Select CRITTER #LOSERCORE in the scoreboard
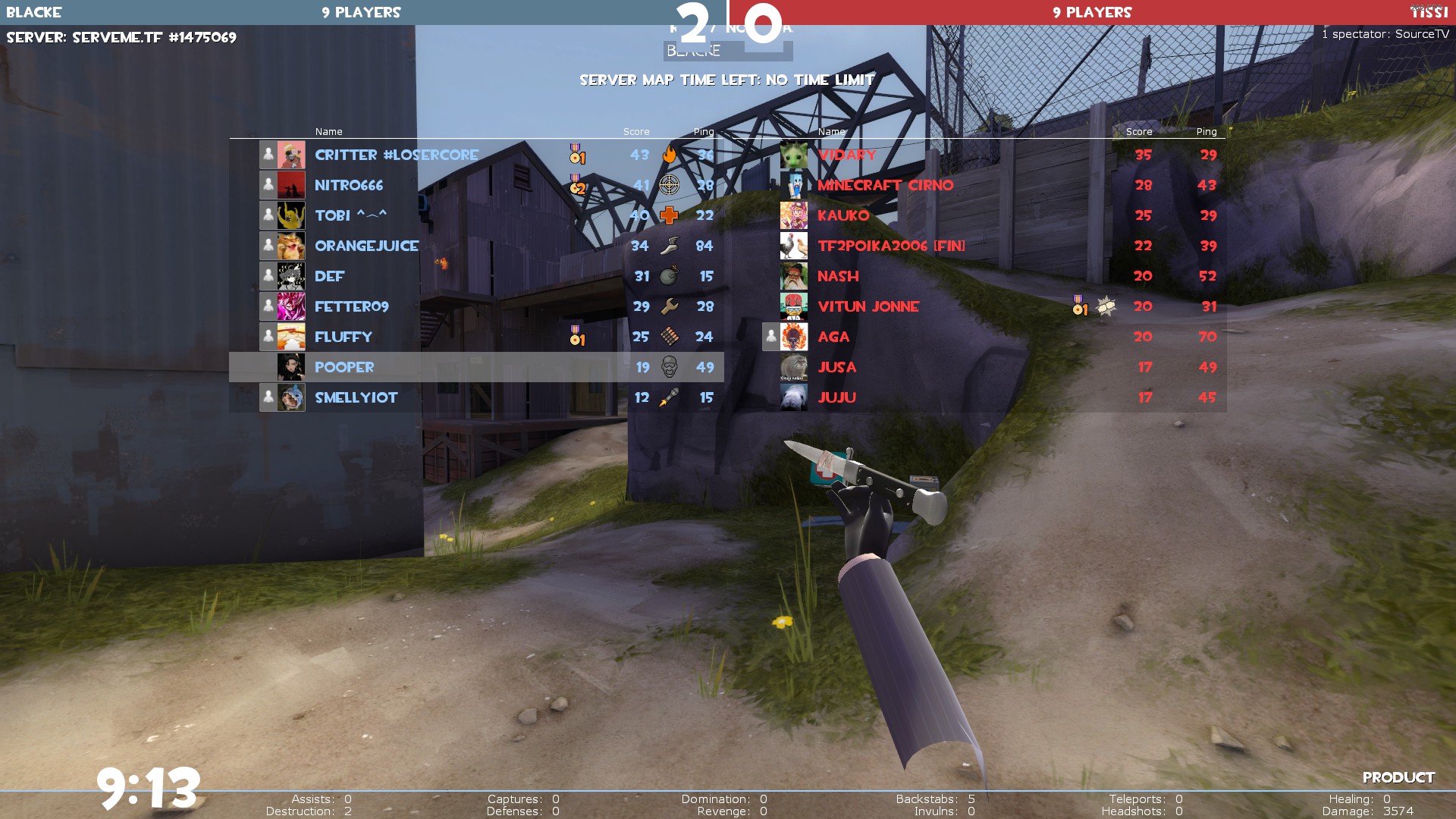1456x819 pixels. [x=397, y=155]
